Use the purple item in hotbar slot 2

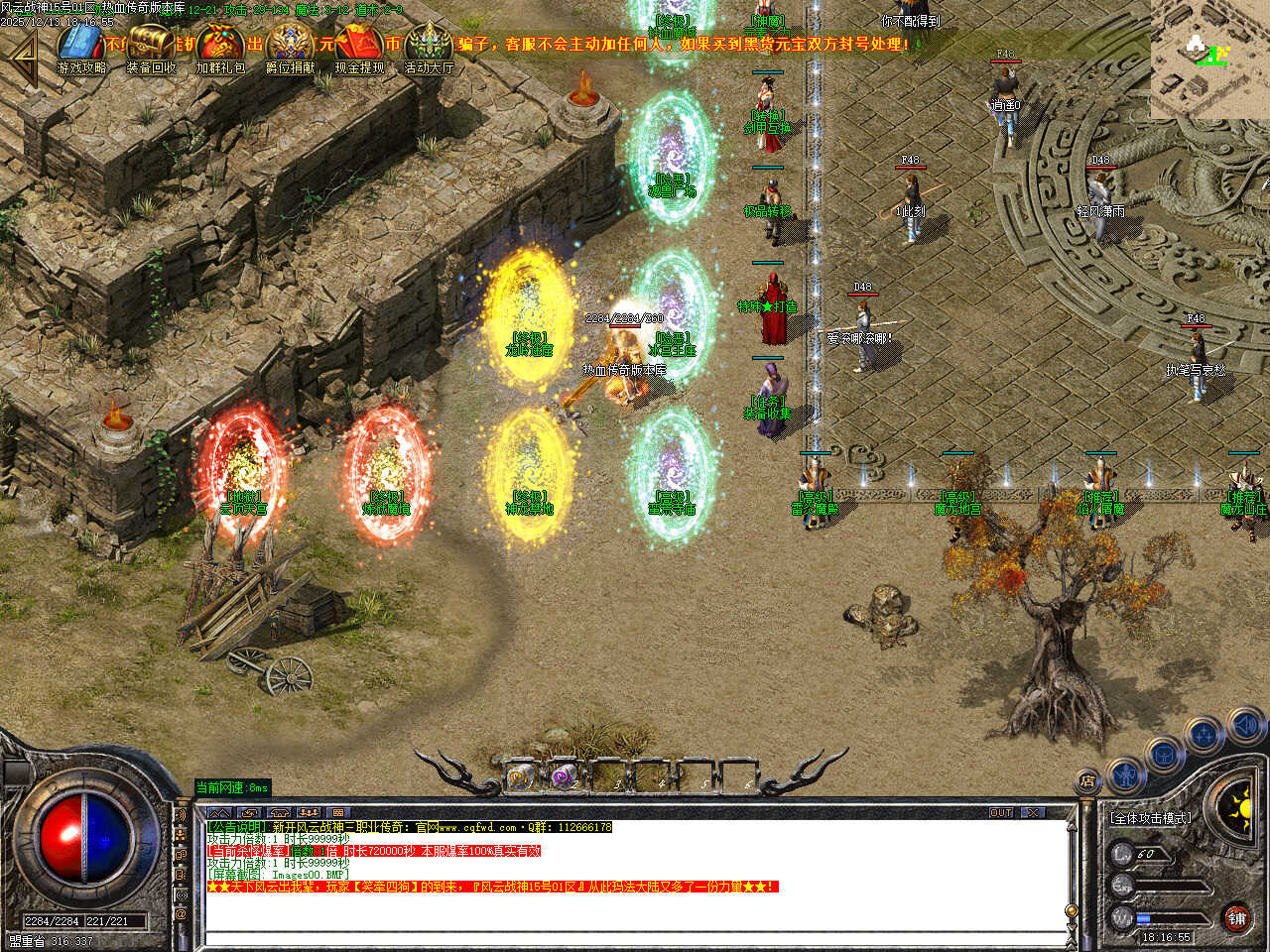coord(564,777)
